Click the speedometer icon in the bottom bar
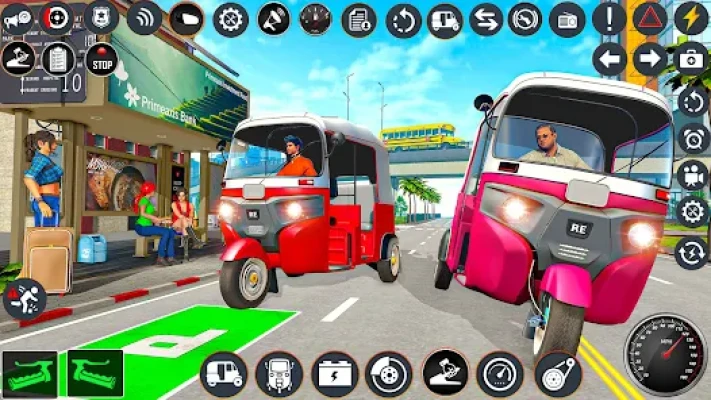The image size is (711, 400). coord(499,374)
